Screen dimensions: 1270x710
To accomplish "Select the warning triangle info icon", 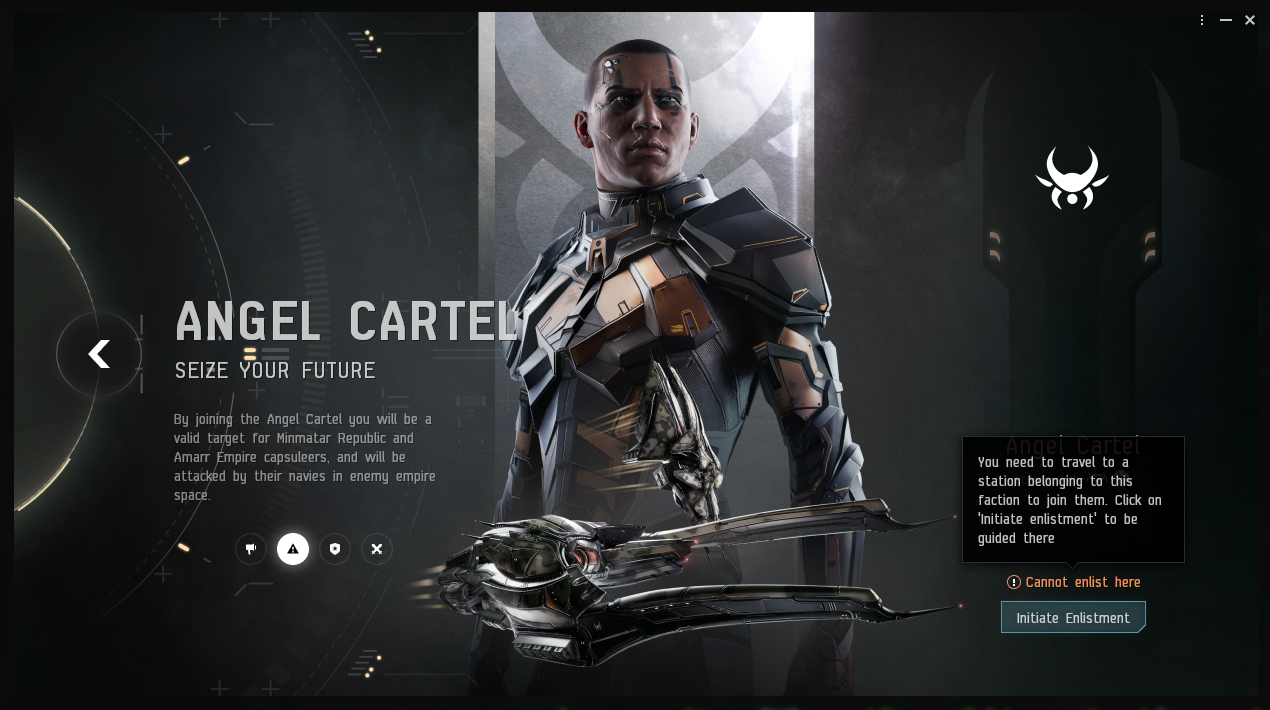I will point(293,549).
